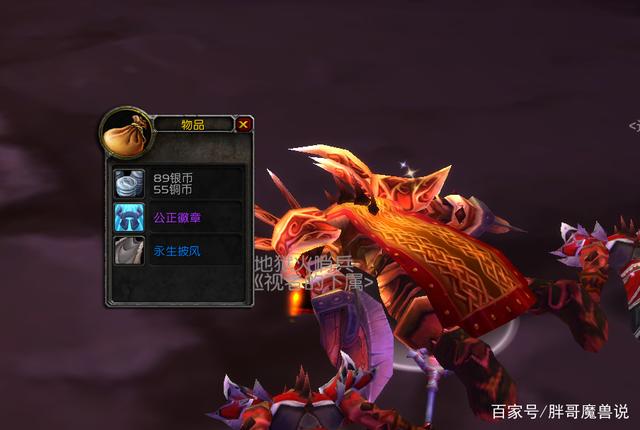Viewport: 640px width, 430px height.
Task: Pick up the 永生披风 cloak
Action: [x=129, y=250]
